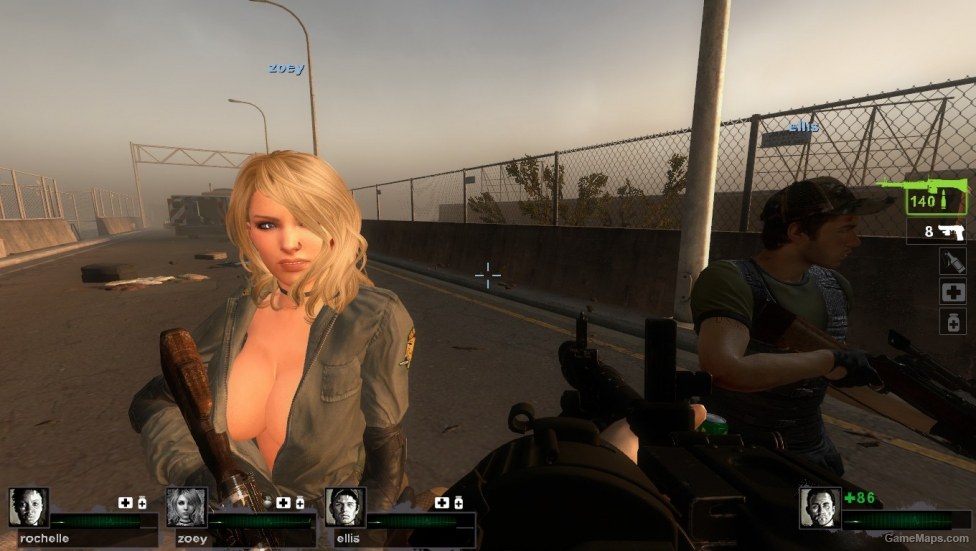The image size is (976, 551).
Task: Switch to the pistol weapon slot
Action: (x=939, y=232)
